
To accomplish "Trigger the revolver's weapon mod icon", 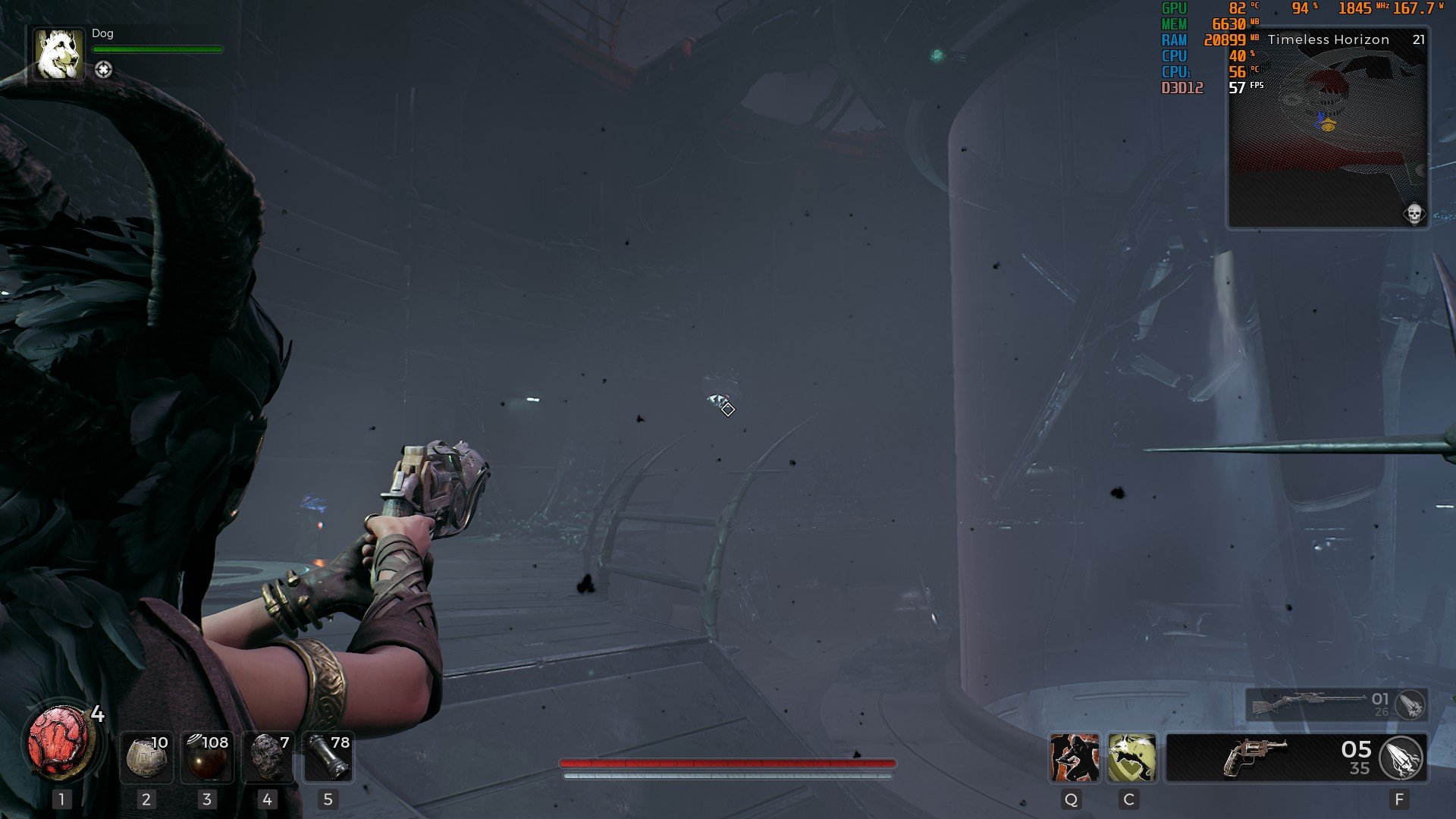I will coord(1401,758).
